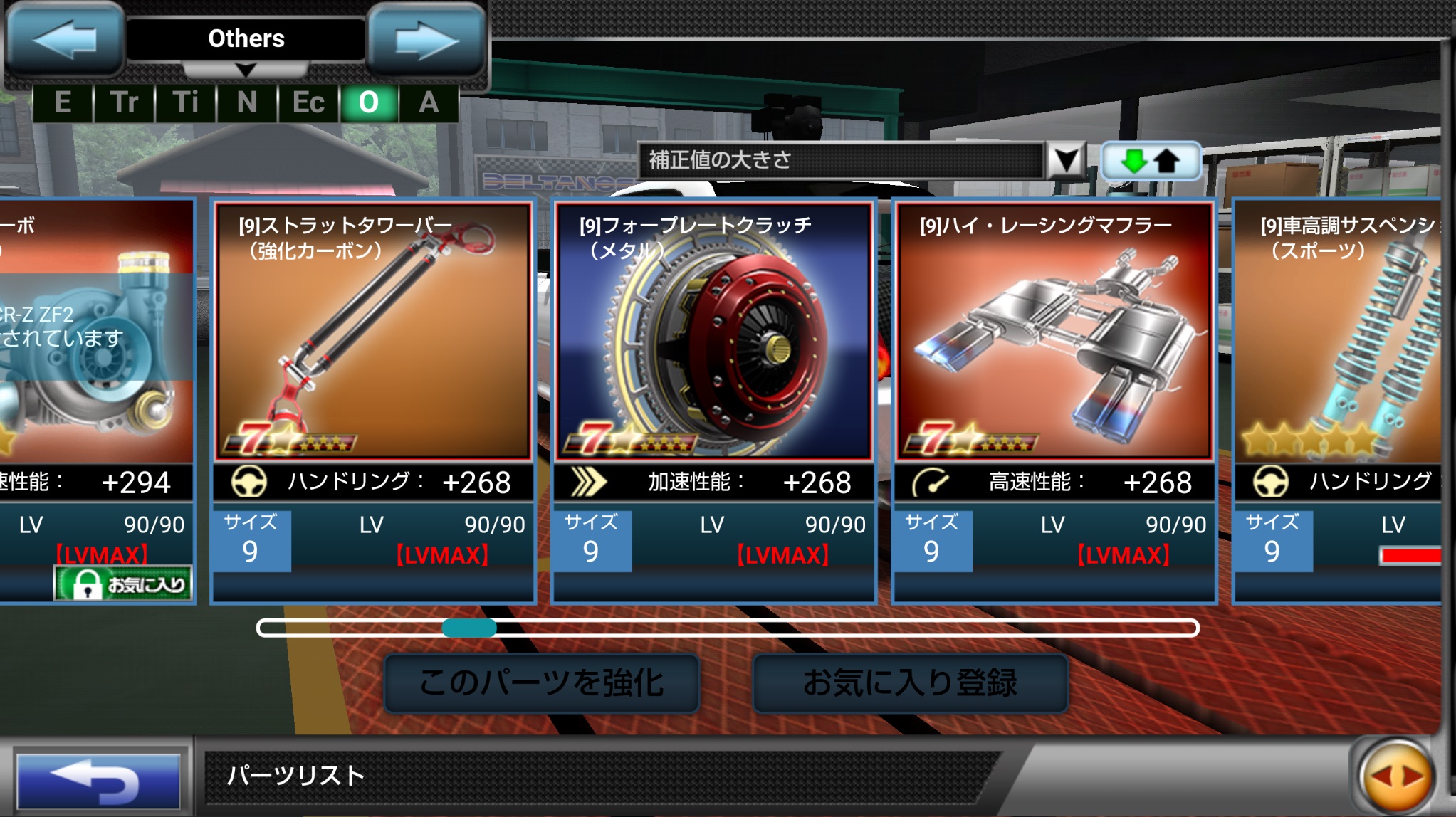This screenshot has height=817, width=1456.
Task: Expand the Others category menu
Action: (246, 70)
